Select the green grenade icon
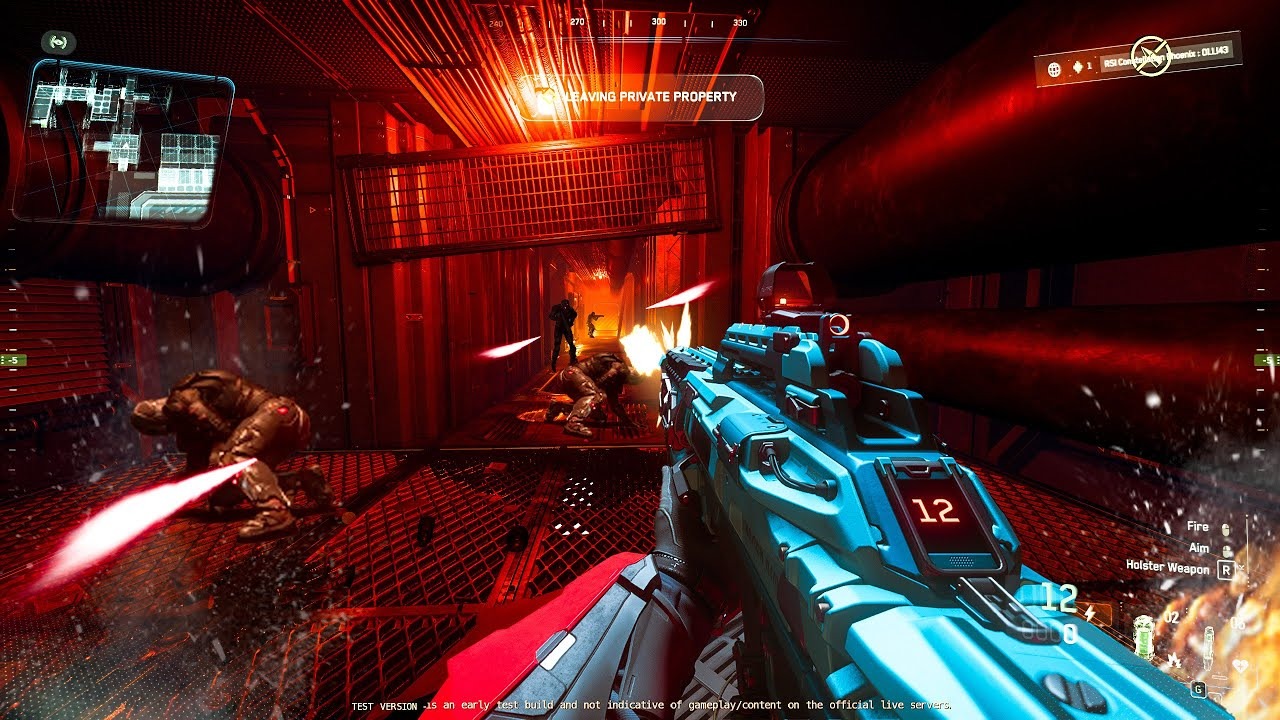Viewport: 1280px width, 720px height. (1145, 636)
